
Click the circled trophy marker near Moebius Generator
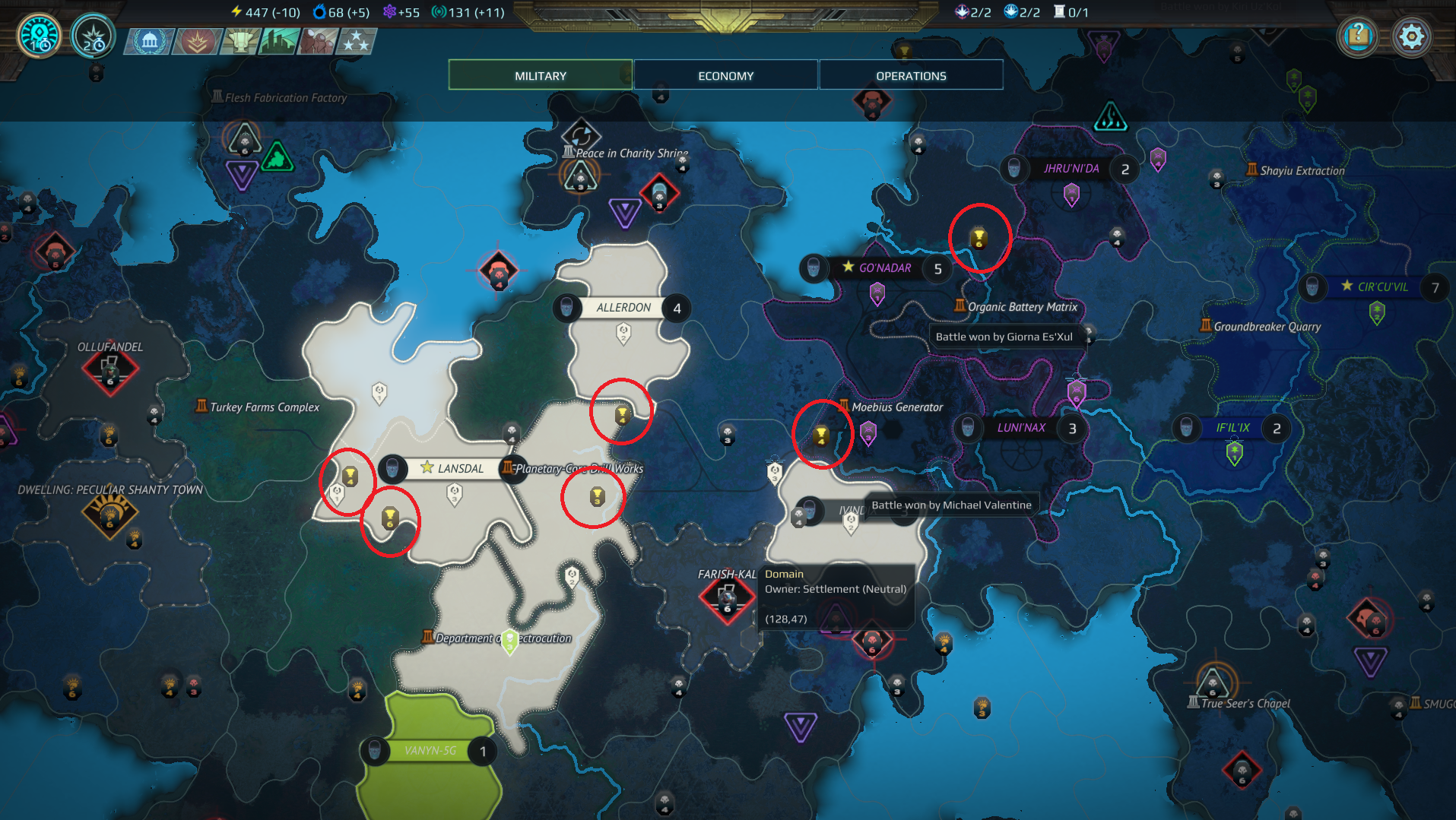[x=822, y=434]
